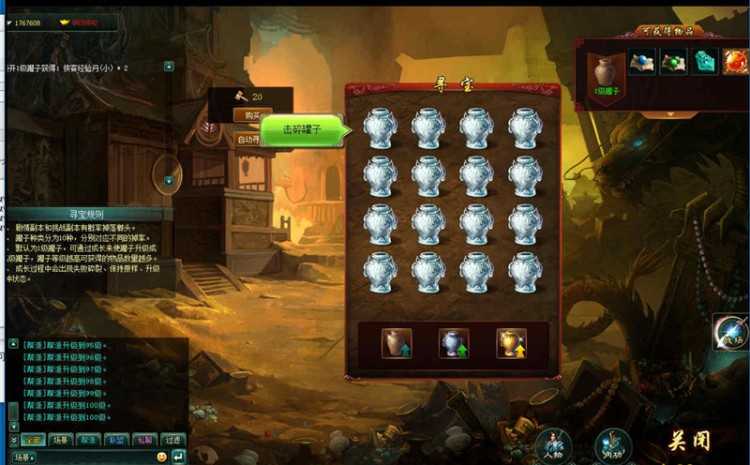Send the chat message with enter button
The image size is (750, 465).
point(178,456)
